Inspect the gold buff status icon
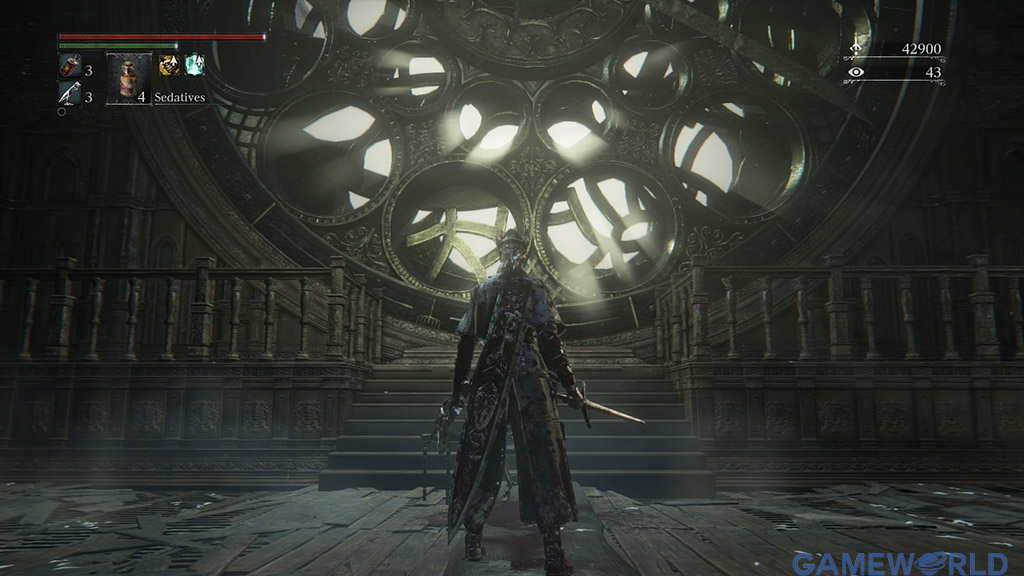 [x=169, y=65]
